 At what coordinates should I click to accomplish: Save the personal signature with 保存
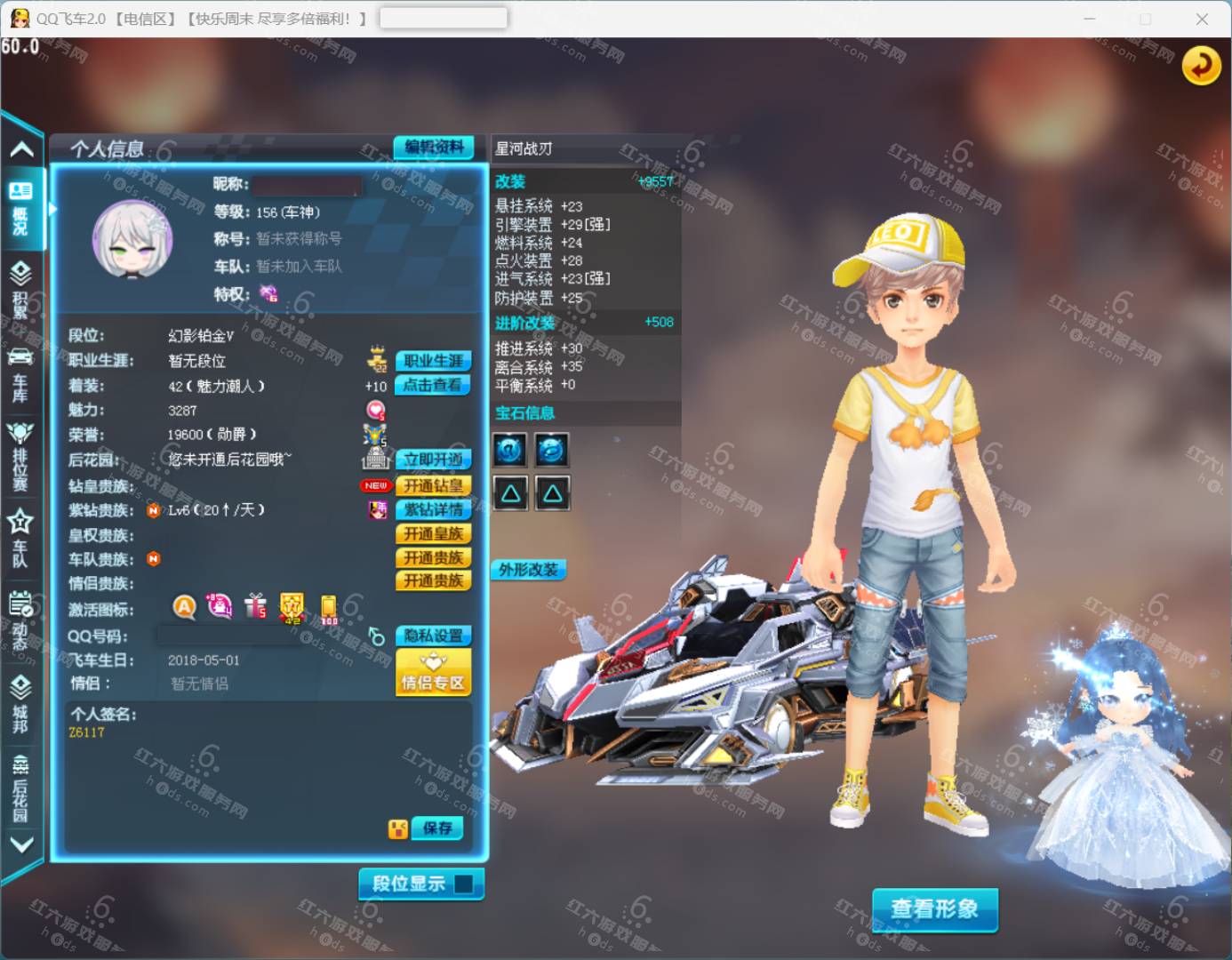pos(437,828)
